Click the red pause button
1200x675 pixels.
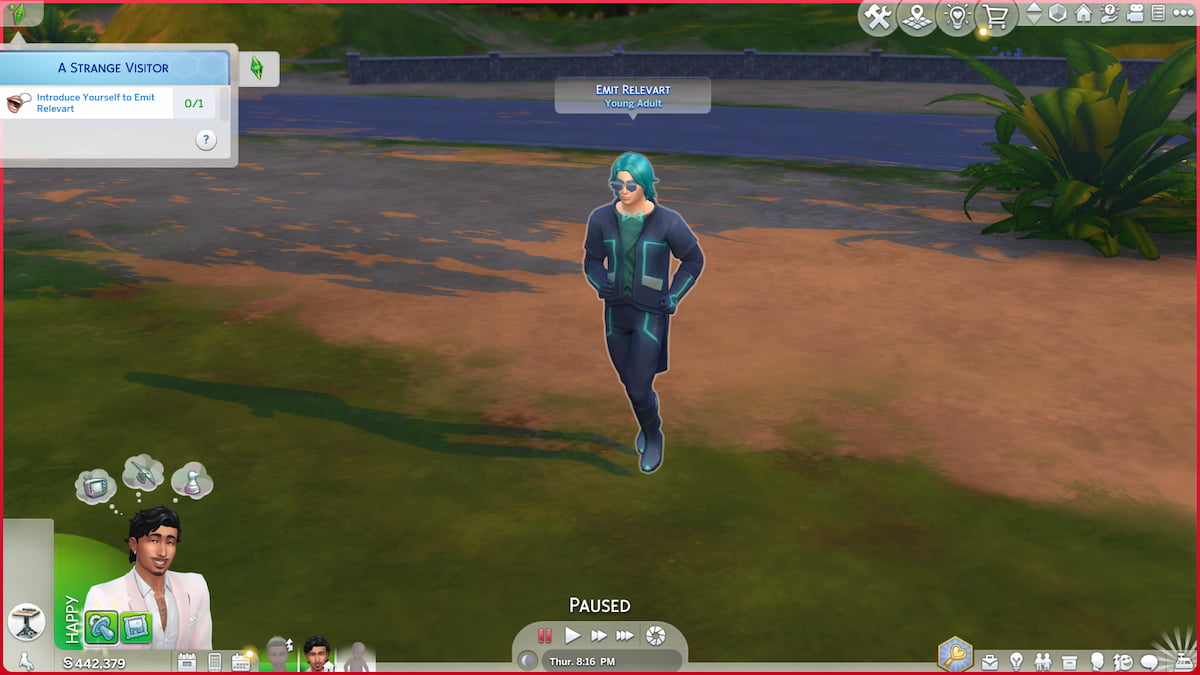pos(545,635)
